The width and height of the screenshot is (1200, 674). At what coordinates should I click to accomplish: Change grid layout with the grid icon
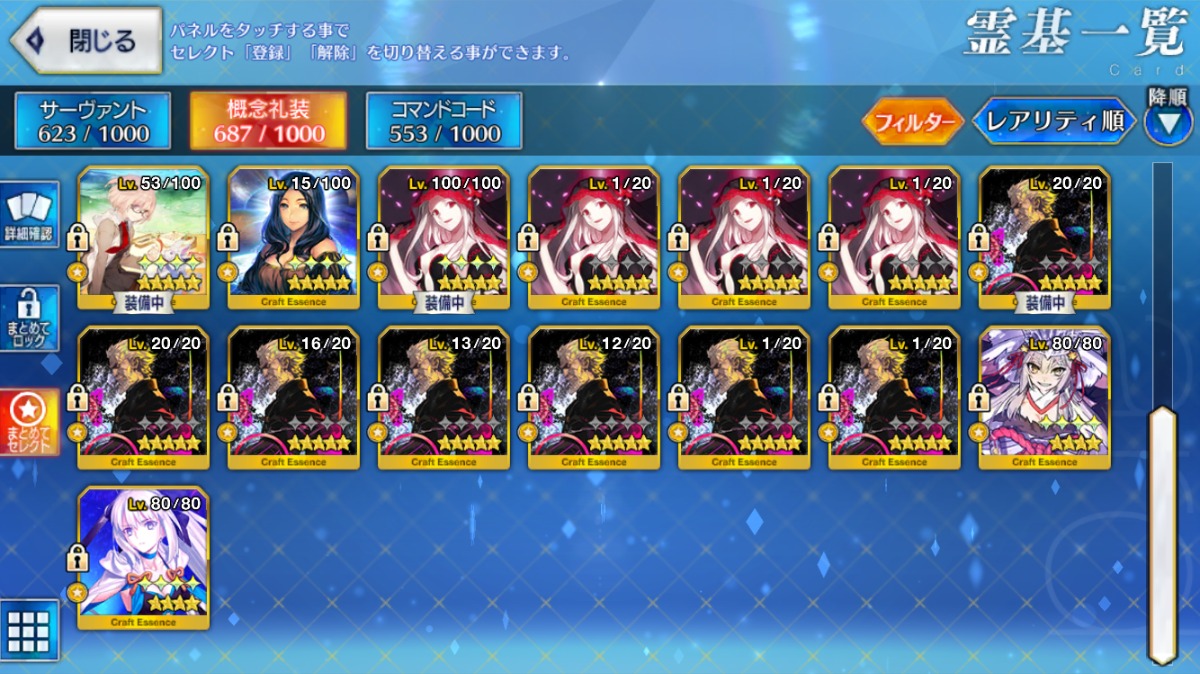29,630
